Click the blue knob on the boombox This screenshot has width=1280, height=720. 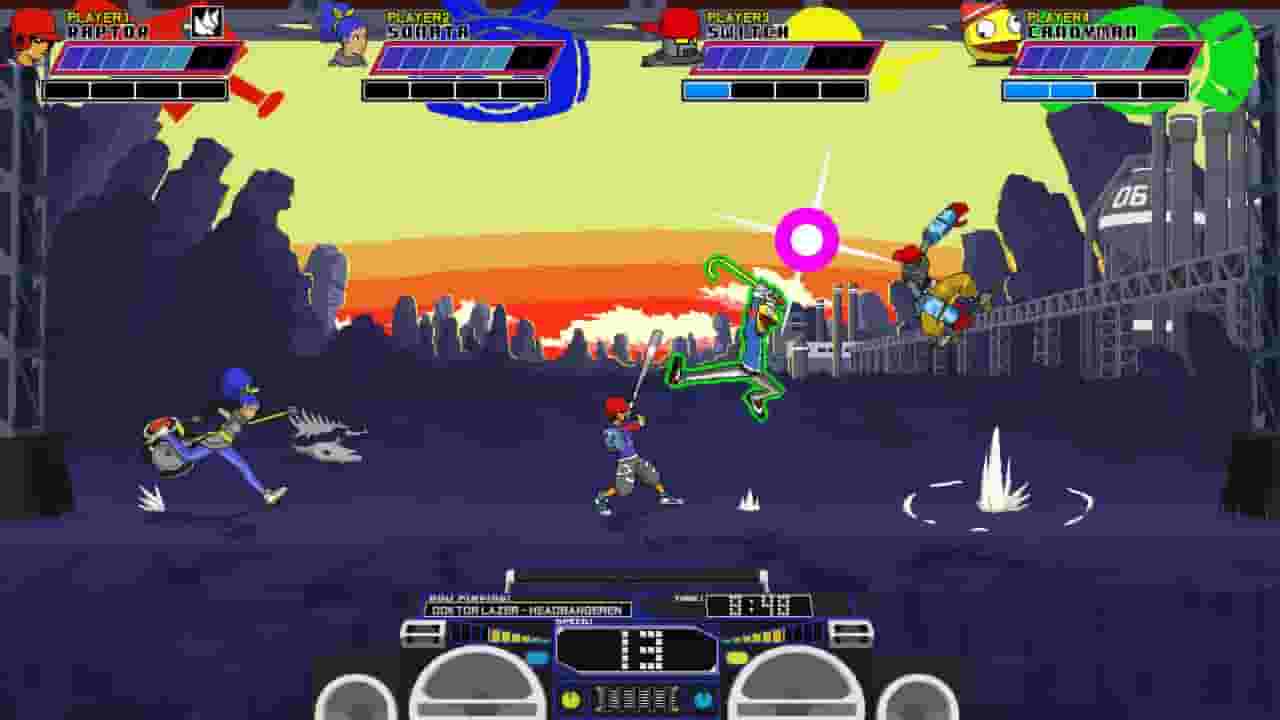coord(704,698)
